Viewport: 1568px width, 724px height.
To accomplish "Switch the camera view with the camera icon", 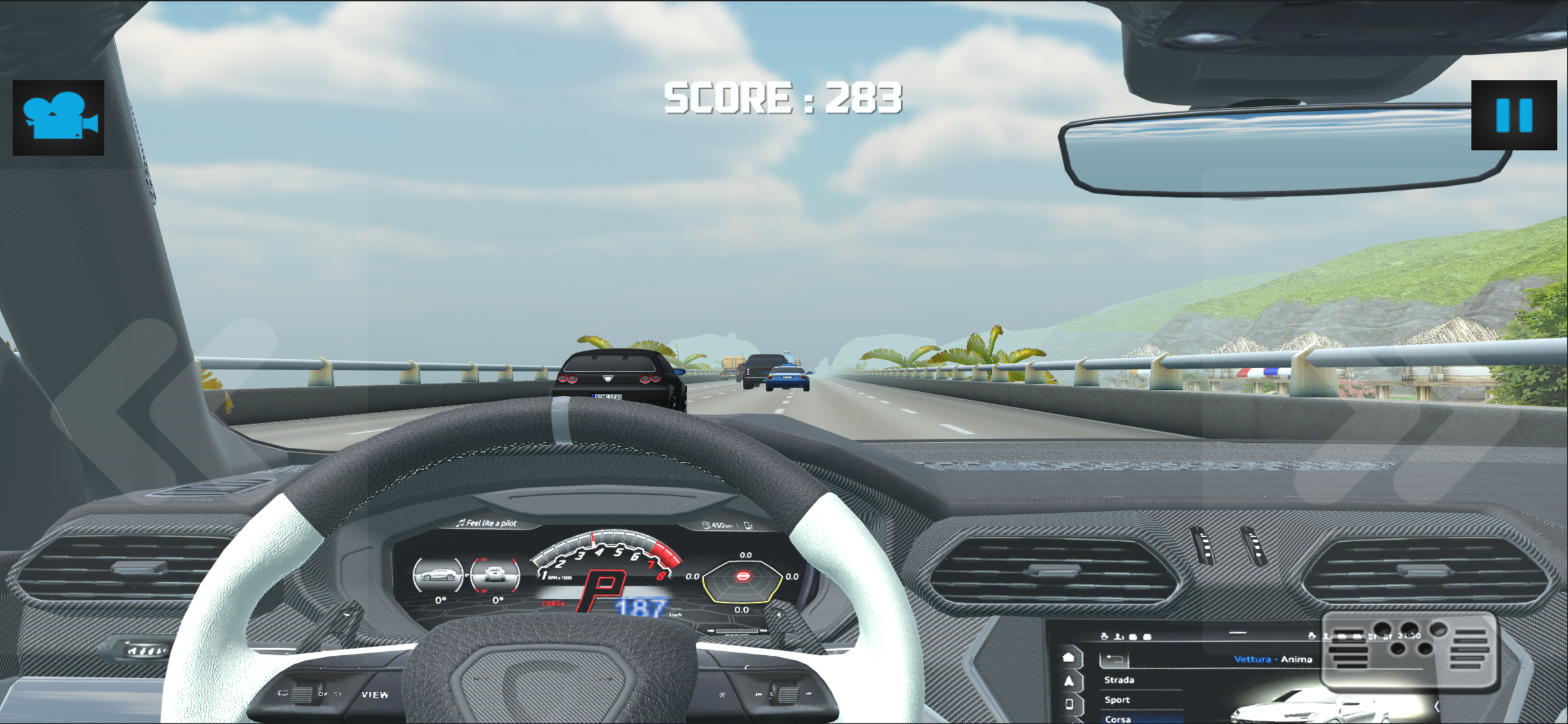I will [x=59, y=117].
